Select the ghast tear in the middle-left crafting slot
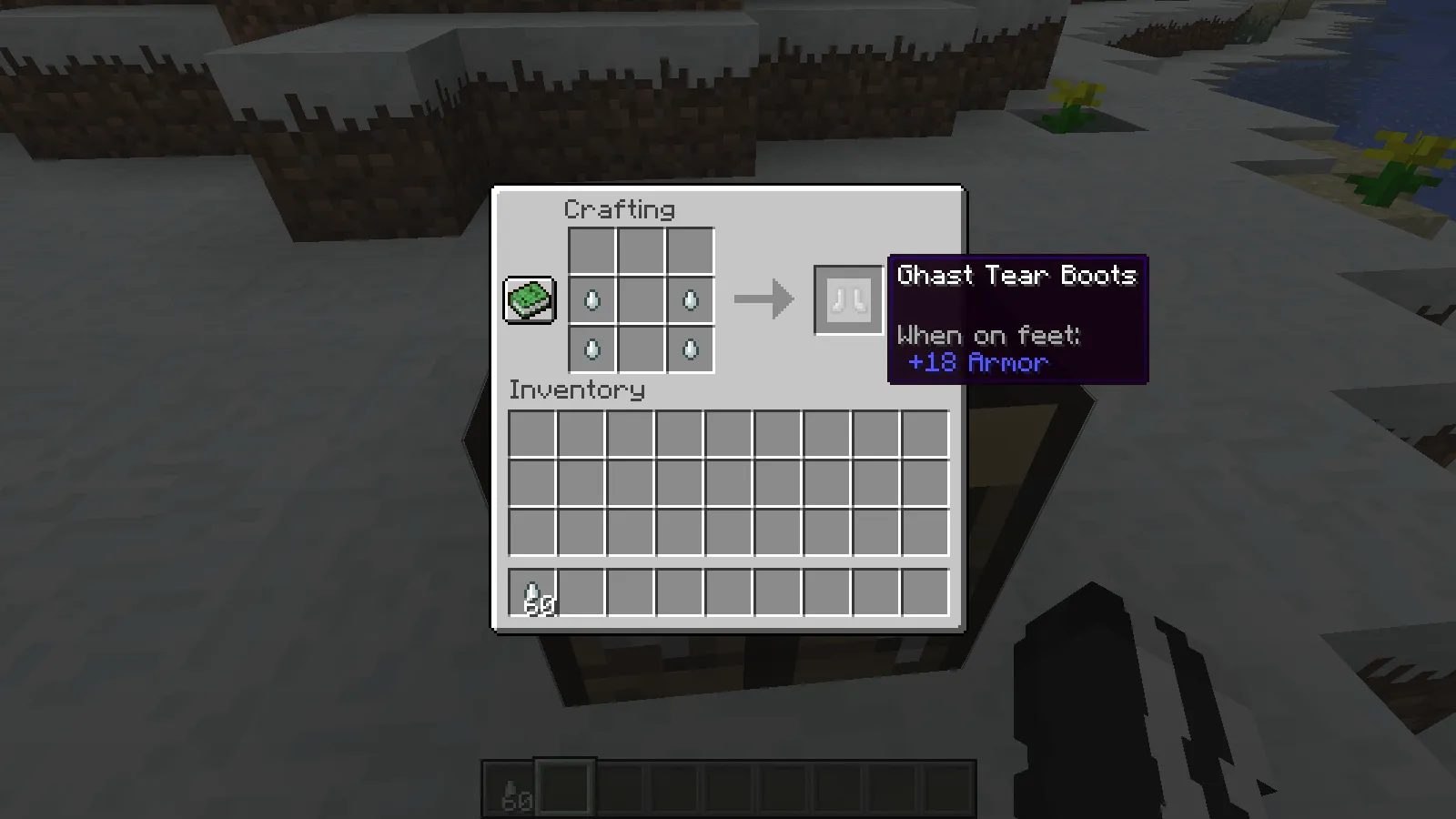The width and height of the screenshot is (1456, 819). 592,299
